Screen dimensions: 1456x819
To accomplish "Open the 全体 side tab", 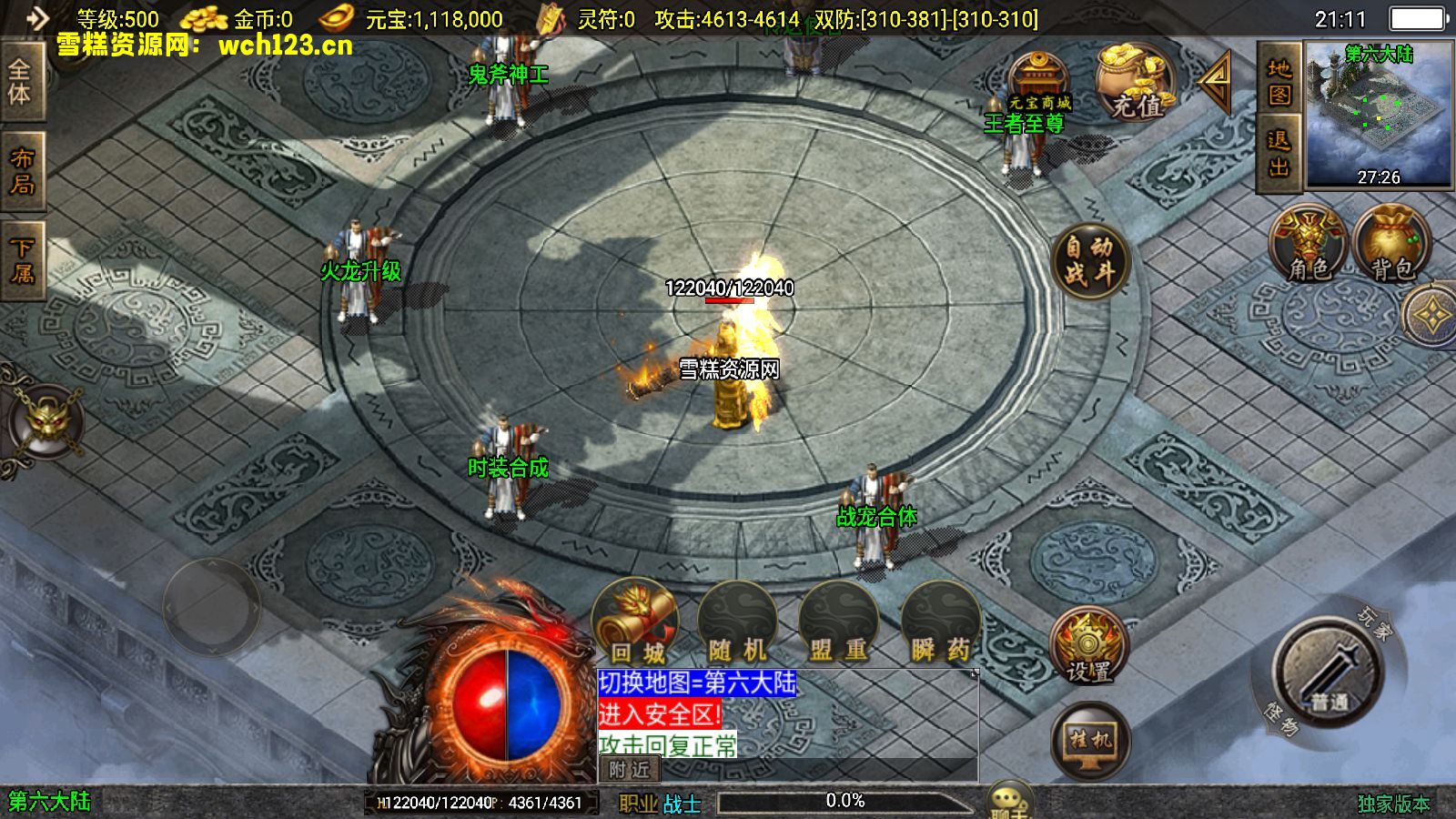I will pos(20,82).
